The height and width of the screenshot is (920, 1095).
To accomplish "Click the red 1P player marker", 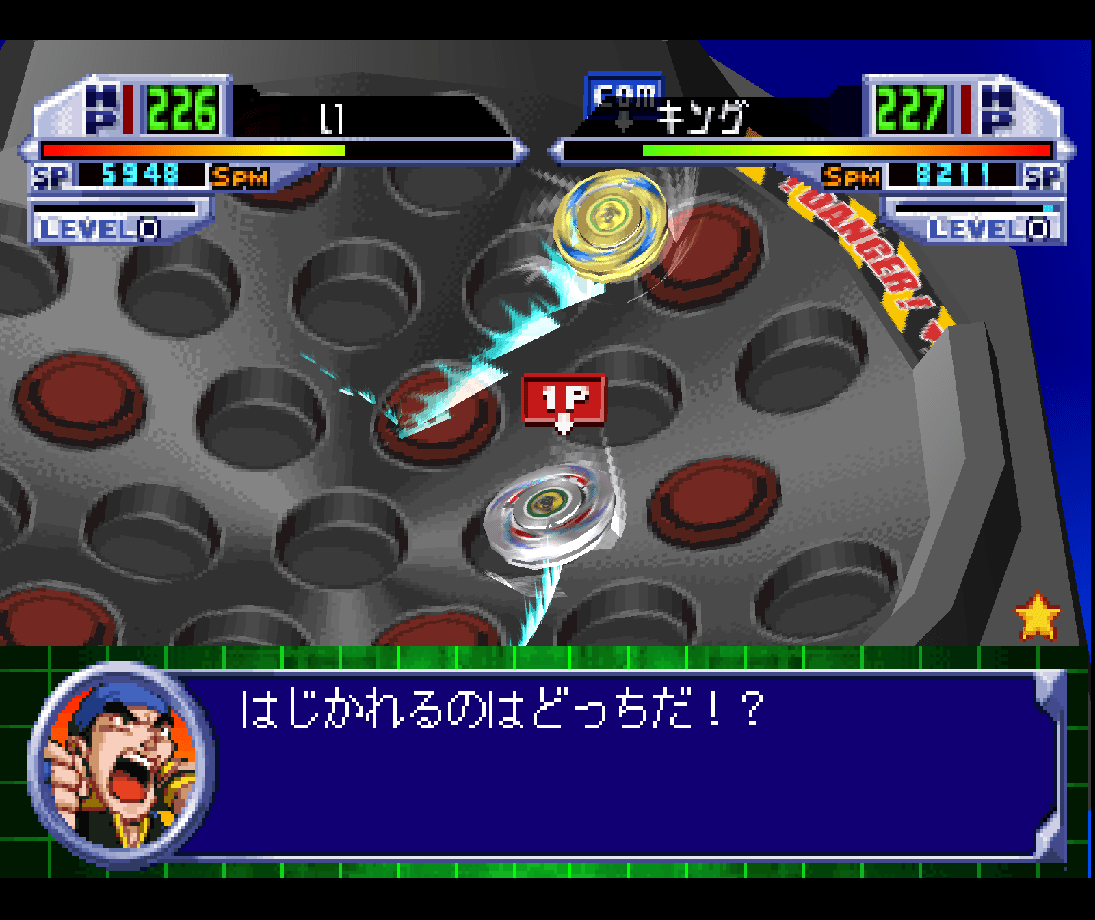I will 564,399.
